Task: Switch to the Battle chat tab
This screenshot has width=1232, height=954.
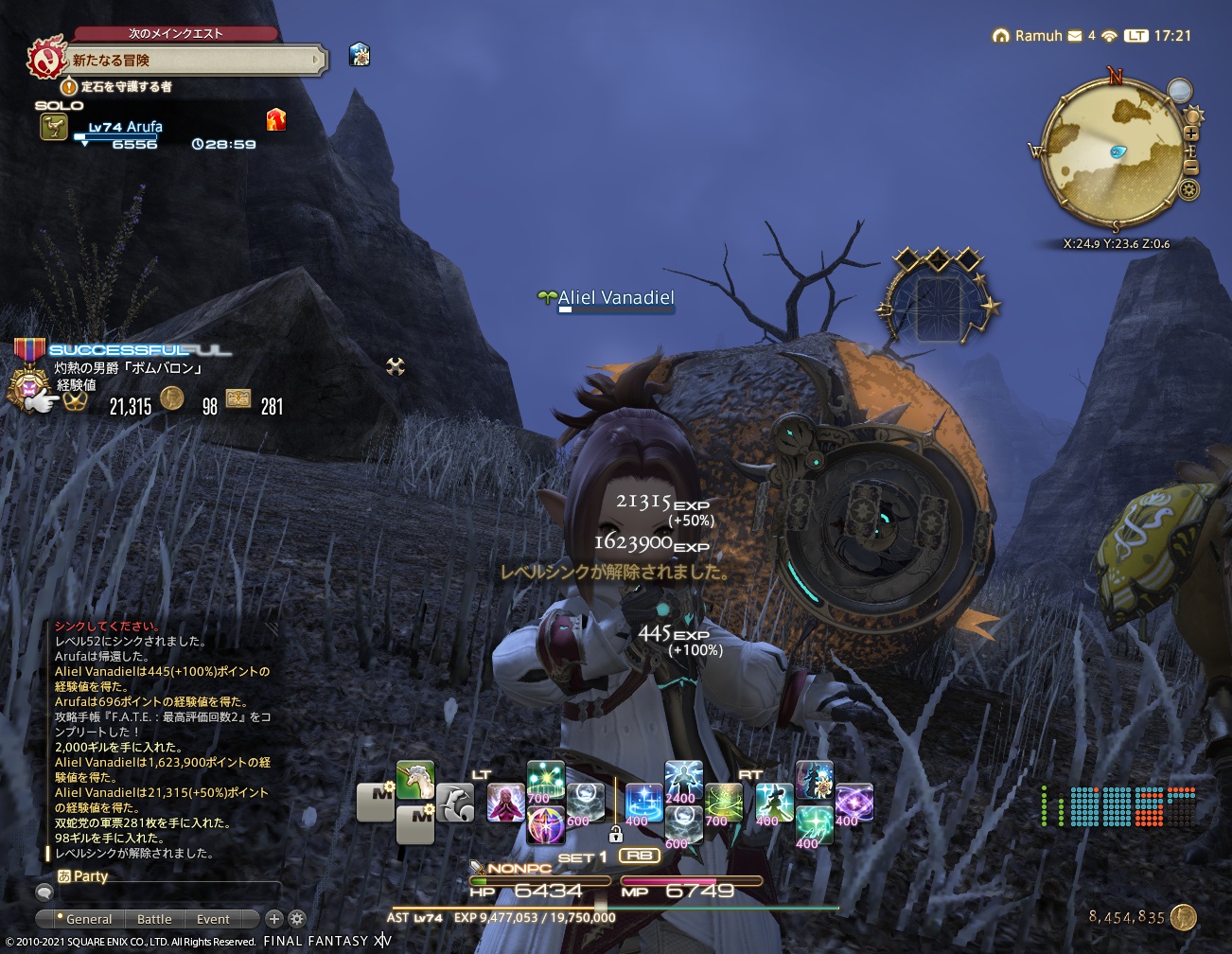Action: (x=153, y=918)
